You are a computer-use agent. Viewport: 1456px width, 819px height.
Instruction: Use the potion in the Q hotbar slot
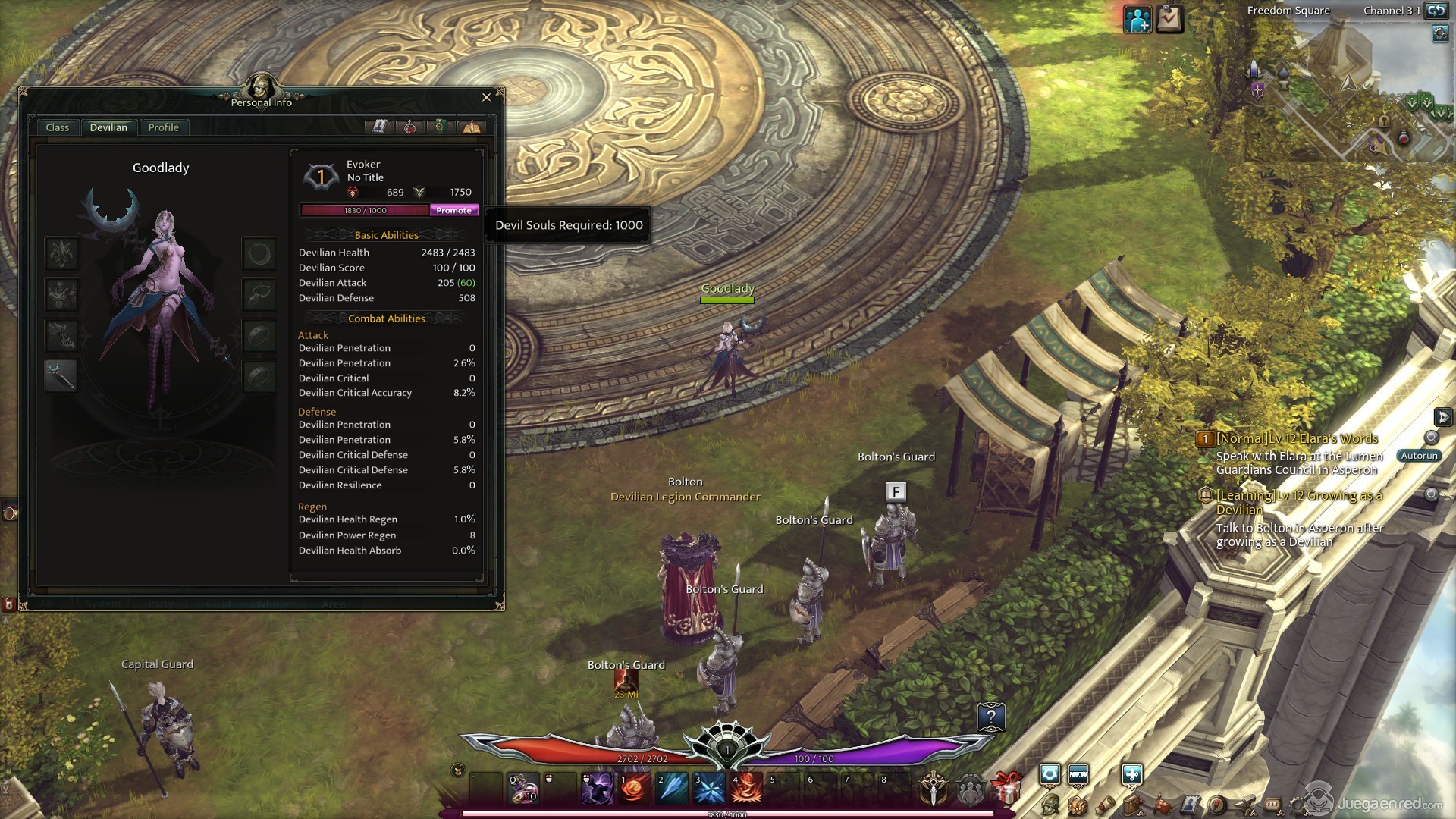coord(523,789)
